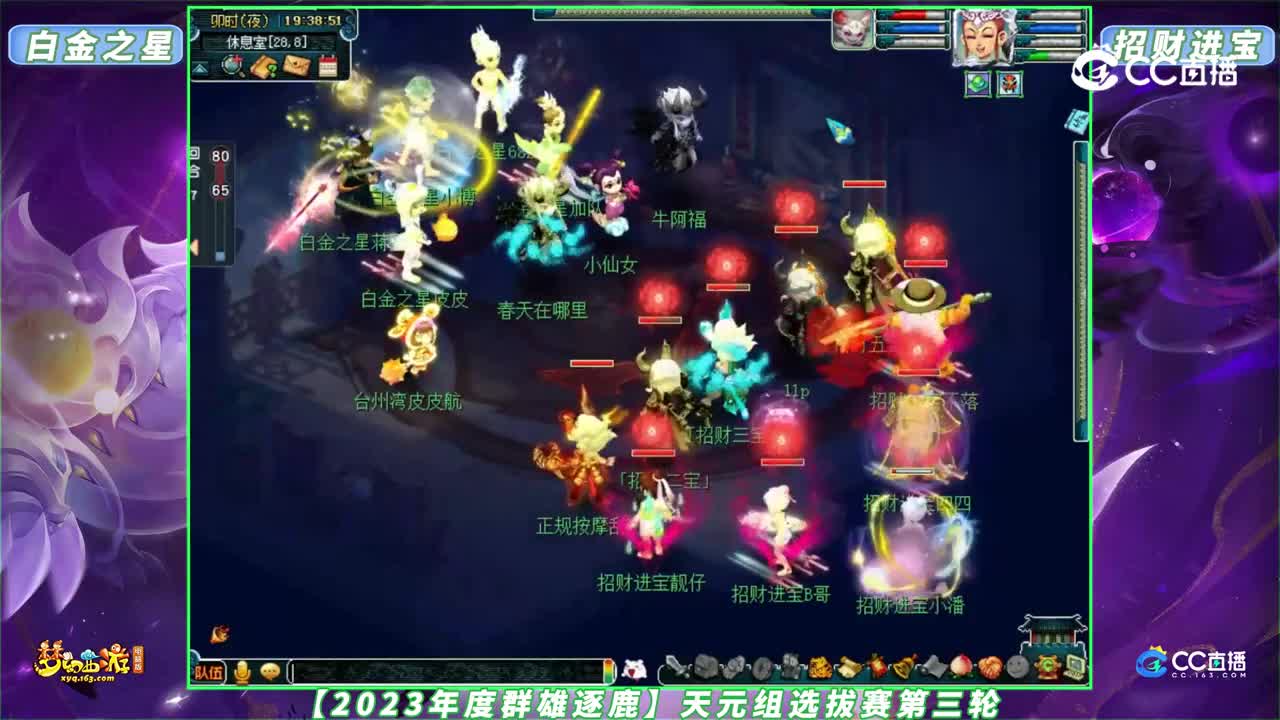1280x720 pixels.
Task: Collapse the minimap panel with the arrow
Action: 201,68
